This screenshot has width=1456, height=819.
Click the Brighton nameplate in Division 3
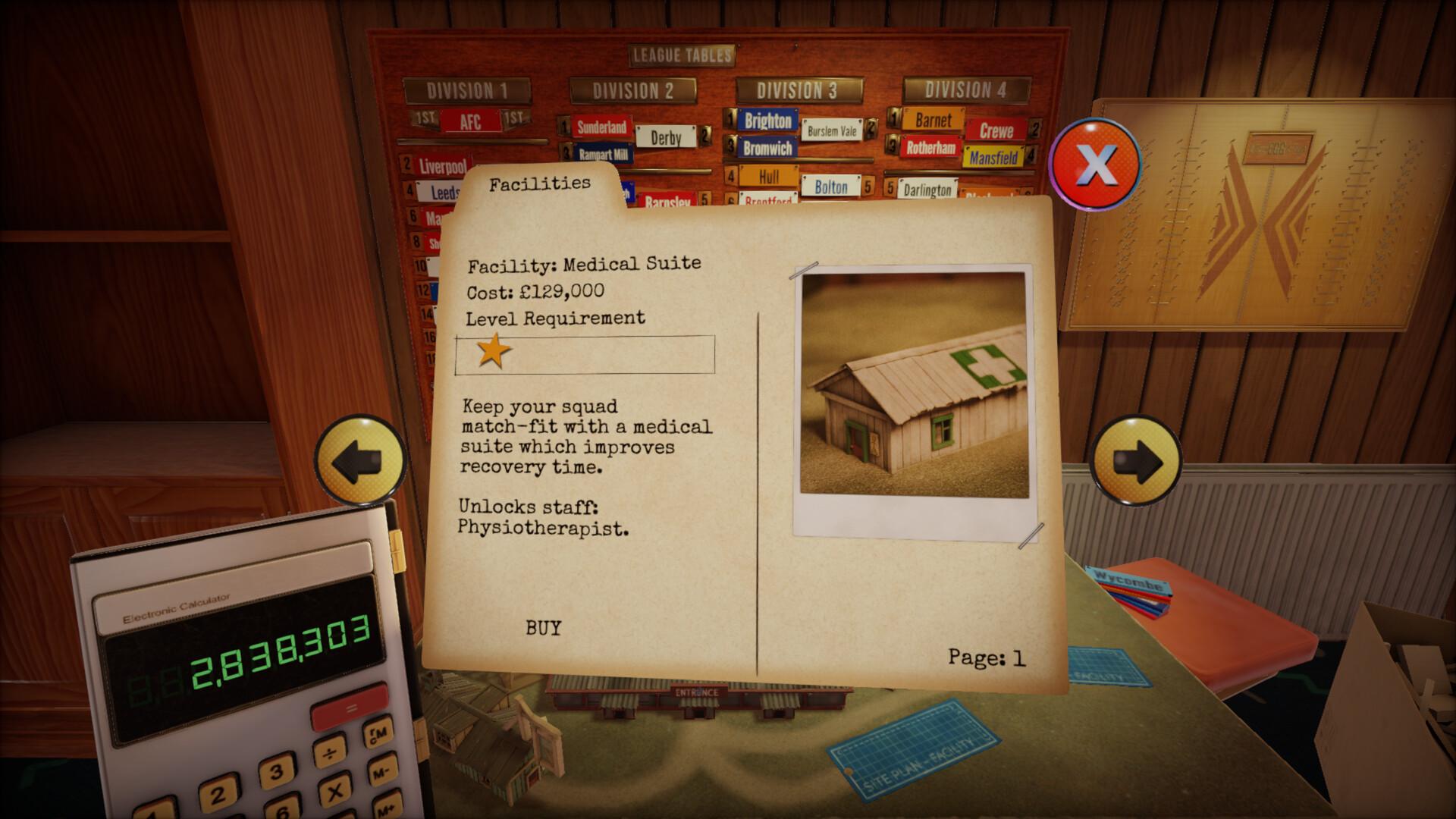(x=767, y=121)
